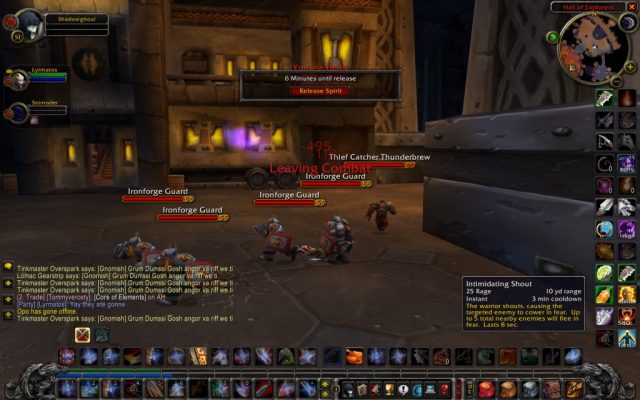This screenshot has width=640, height=400.
Task: Click the green leaf icon on side bar
Action: 605,272
